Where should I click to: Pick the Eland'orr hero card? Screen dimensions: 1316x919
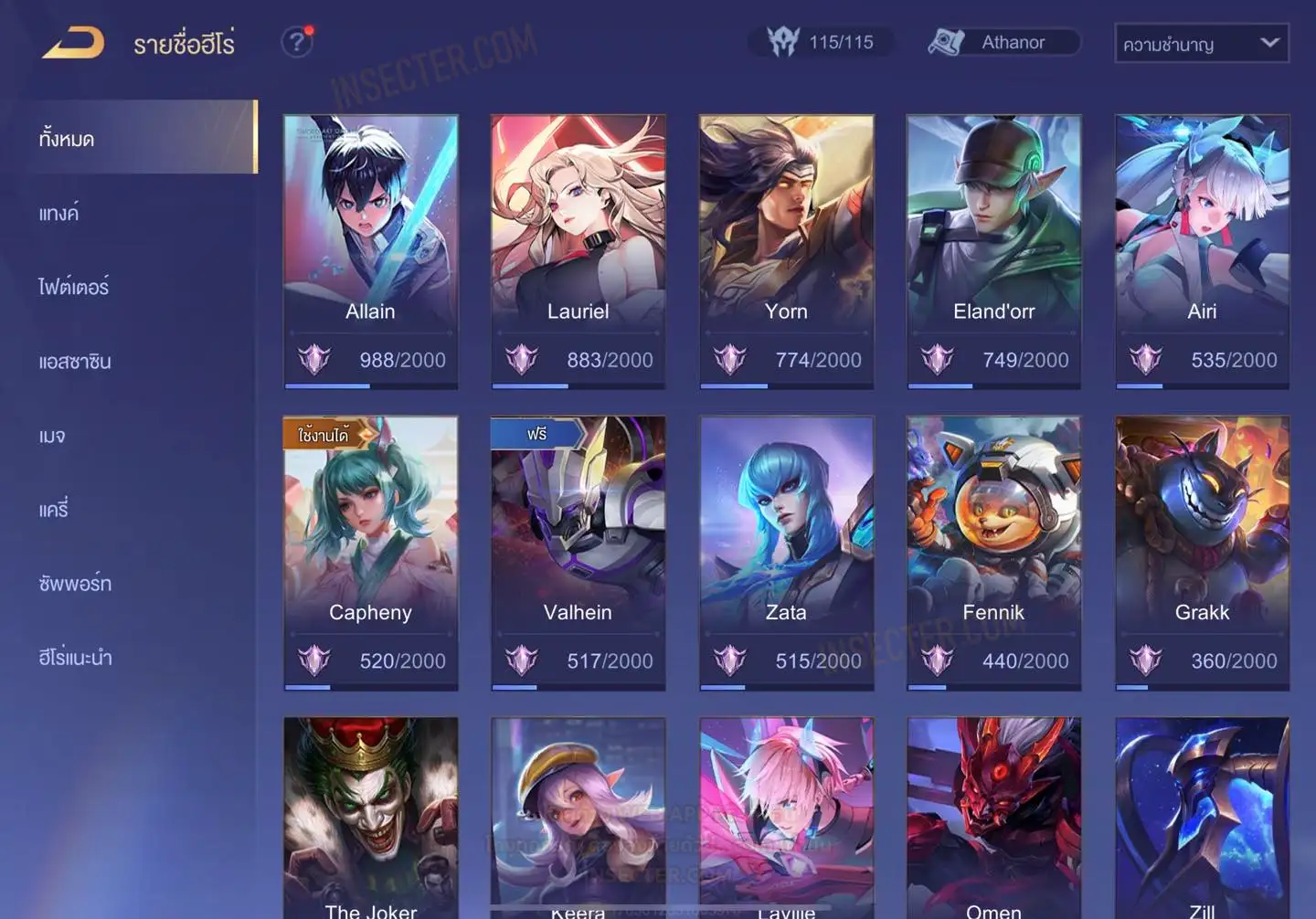tap(993, 251)
